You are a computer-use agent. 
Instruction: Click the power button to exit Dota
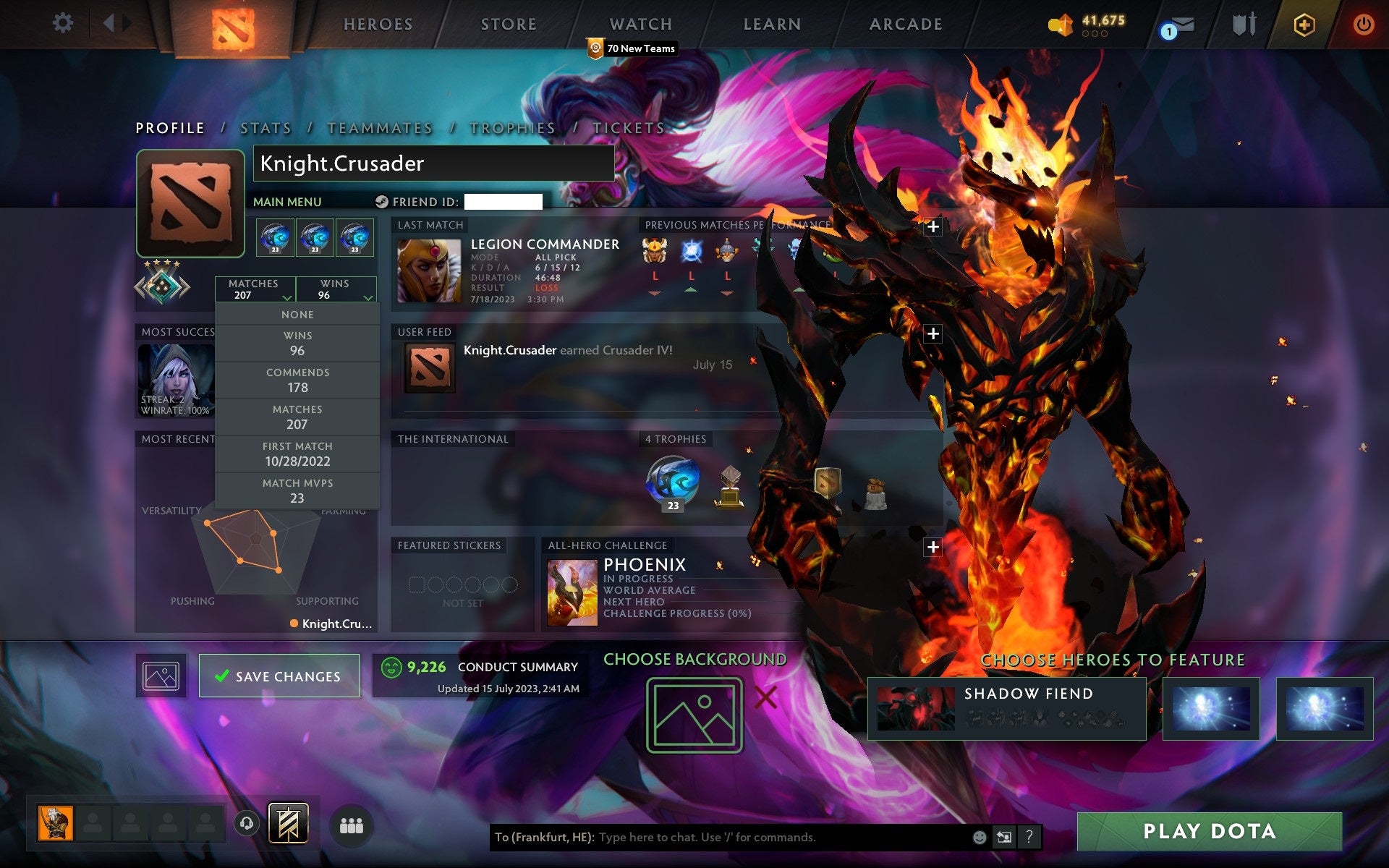coord(1362,23)
